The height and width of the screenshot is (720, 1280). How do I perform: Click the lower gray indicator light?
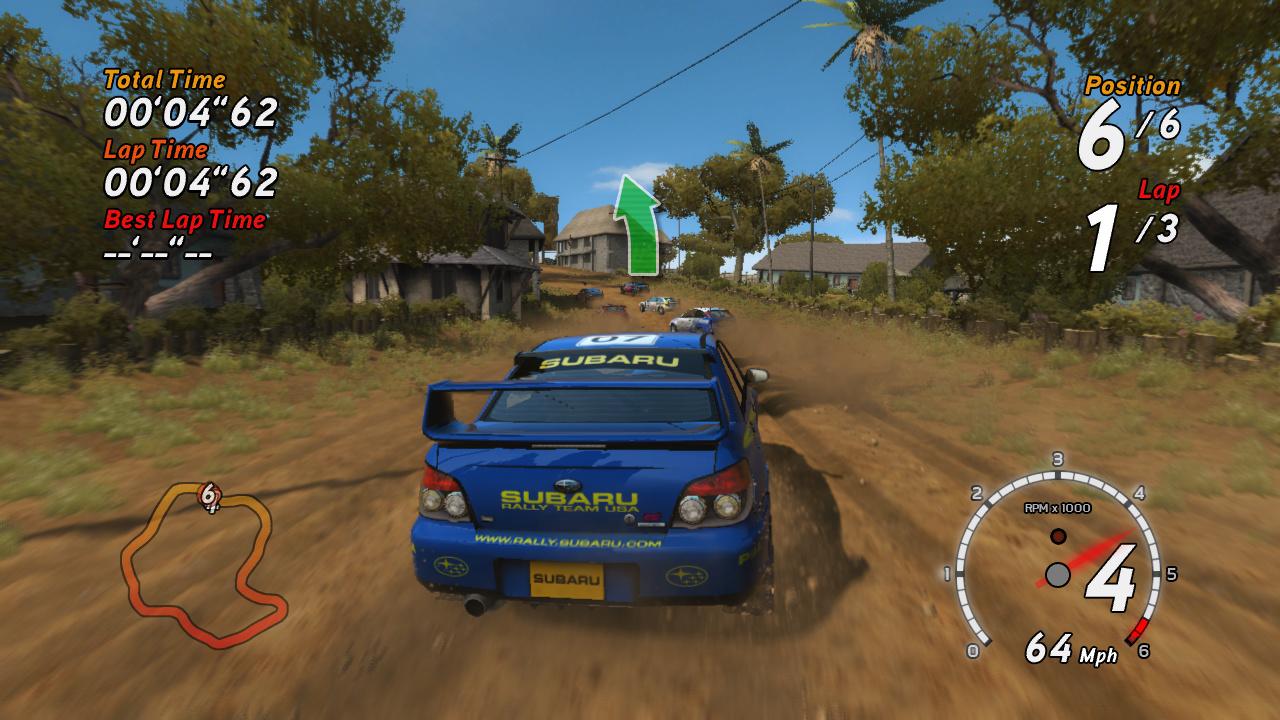coord(1057,573)
